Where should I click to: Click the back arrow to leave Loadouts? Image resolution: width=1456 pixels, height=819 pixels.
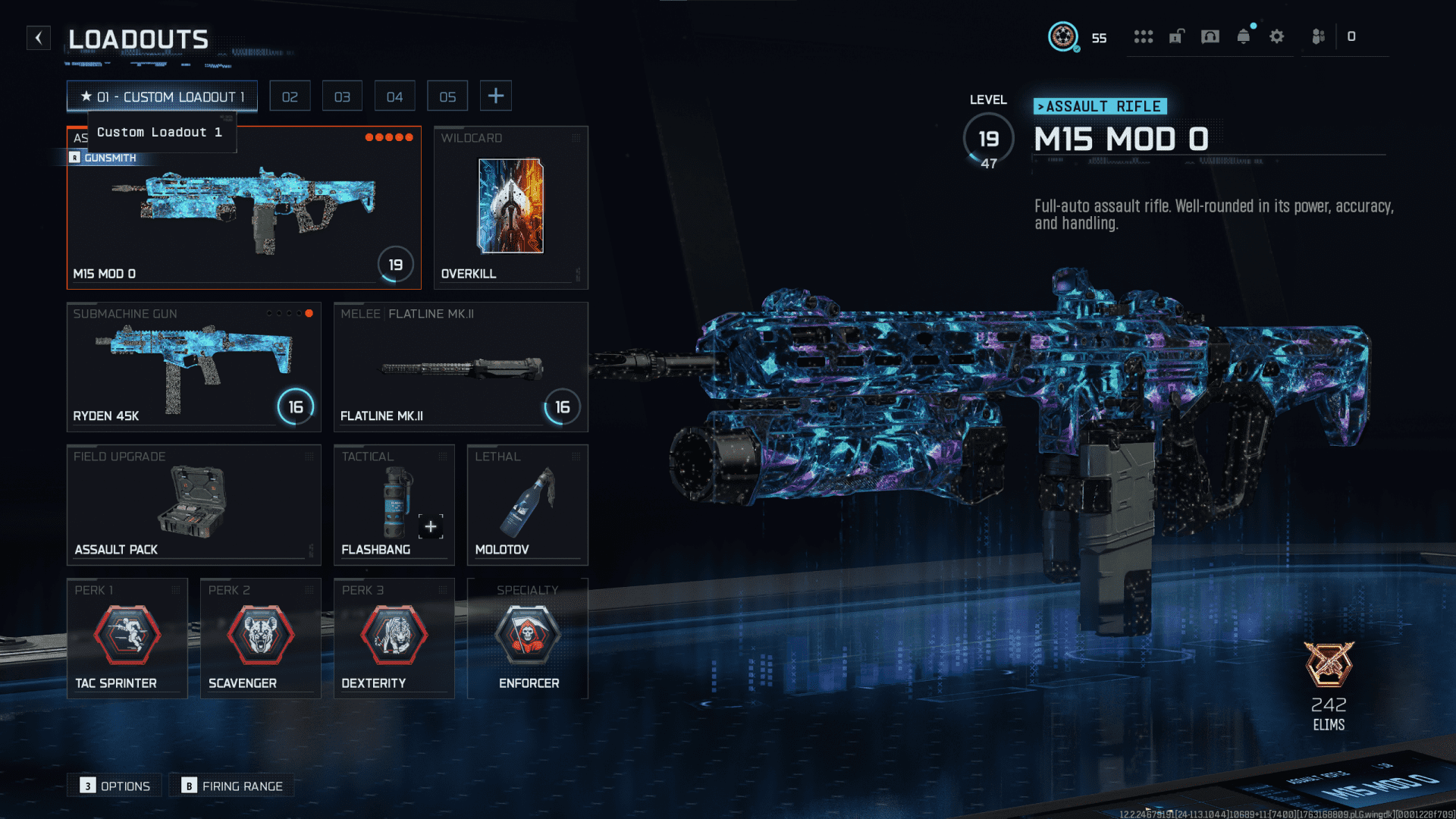pyautogui.click(x=38, y=38)
